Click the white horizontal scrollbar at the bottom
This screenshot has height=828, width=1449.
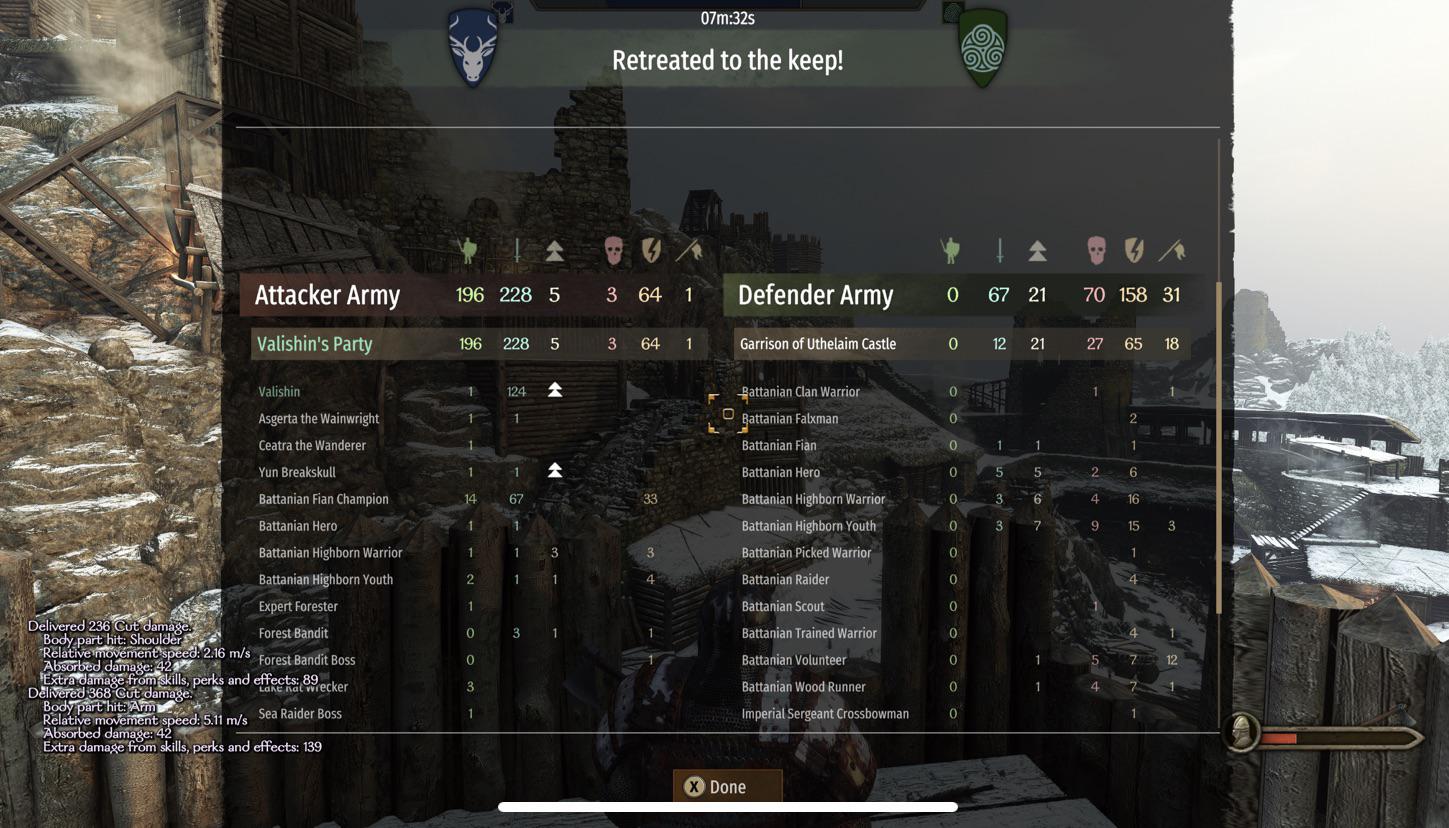click(x=727, y=806)
